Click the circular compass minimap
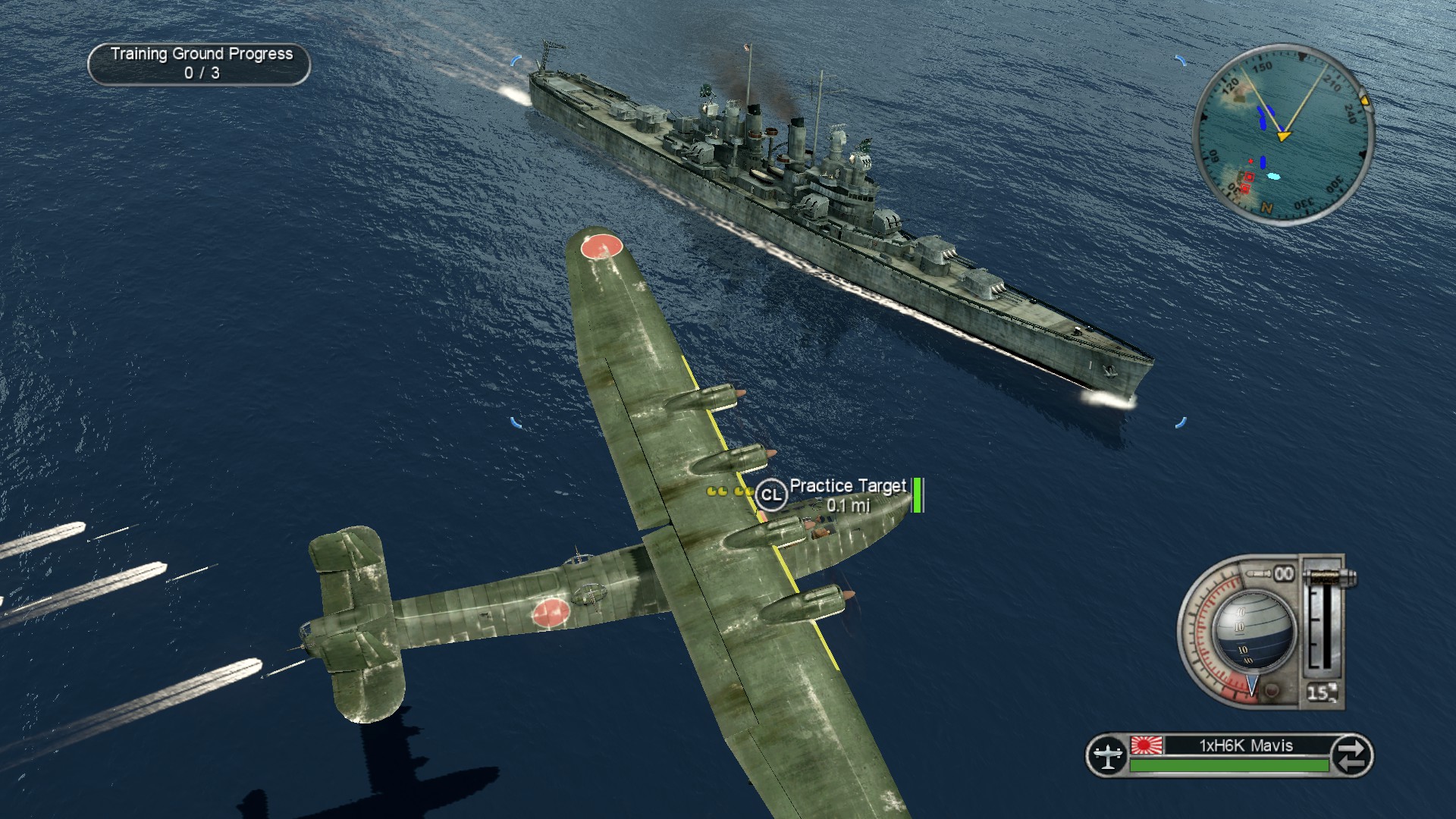Viewport: 1456px width, 819px height. pyautogui.click(x=1283, y=134)
